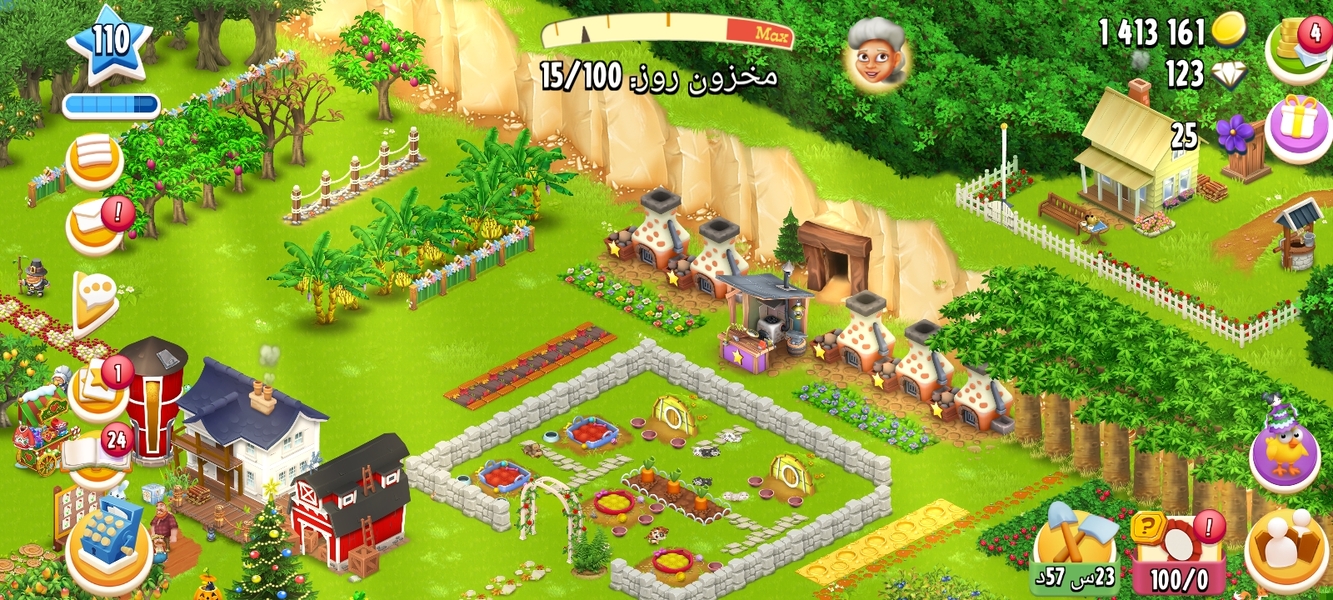Open the chat speech bubble button
Viewport: 1333px width, 600px height.
pyautogui.click(x=94, y=298)
